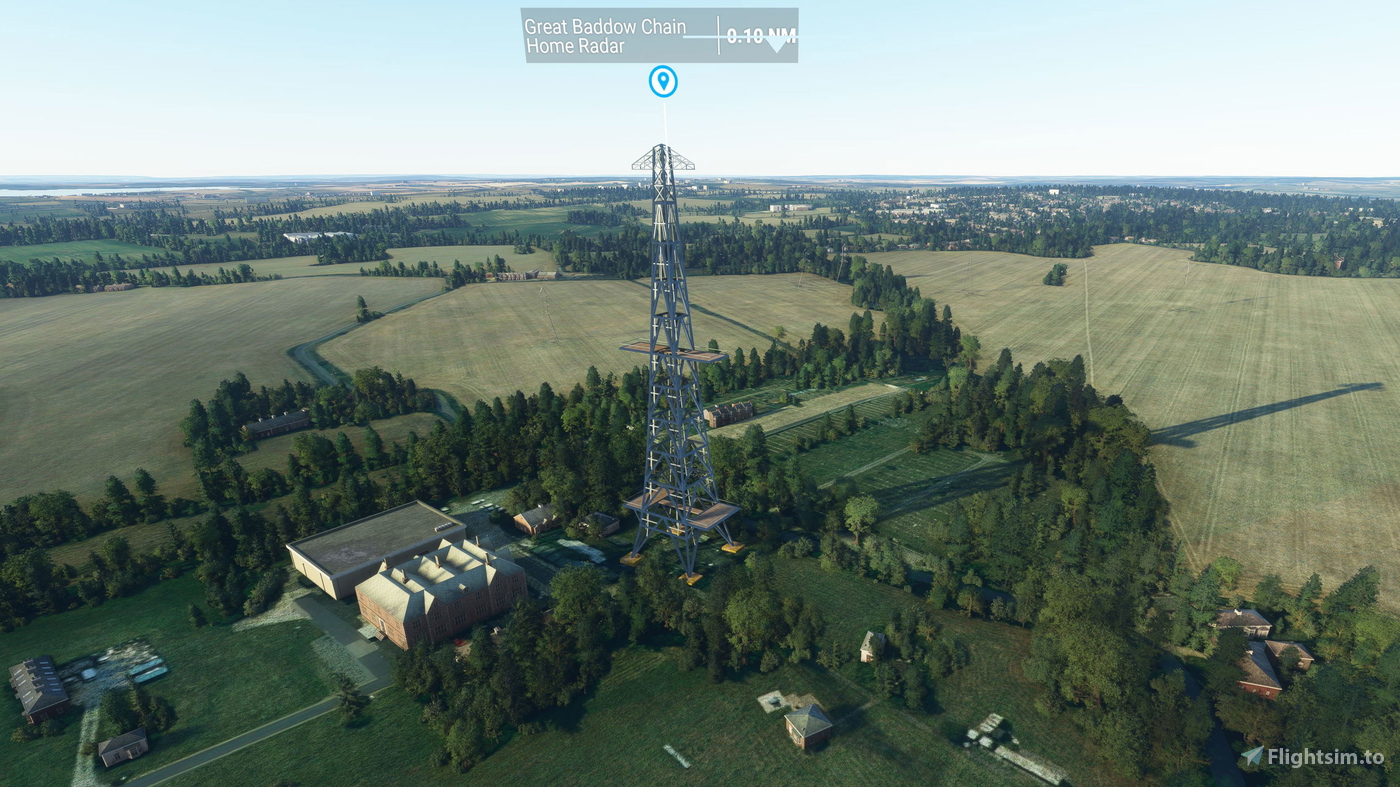Click the vertical divider before the distance value
The image size is (1400, 787).
click(717, 33)
